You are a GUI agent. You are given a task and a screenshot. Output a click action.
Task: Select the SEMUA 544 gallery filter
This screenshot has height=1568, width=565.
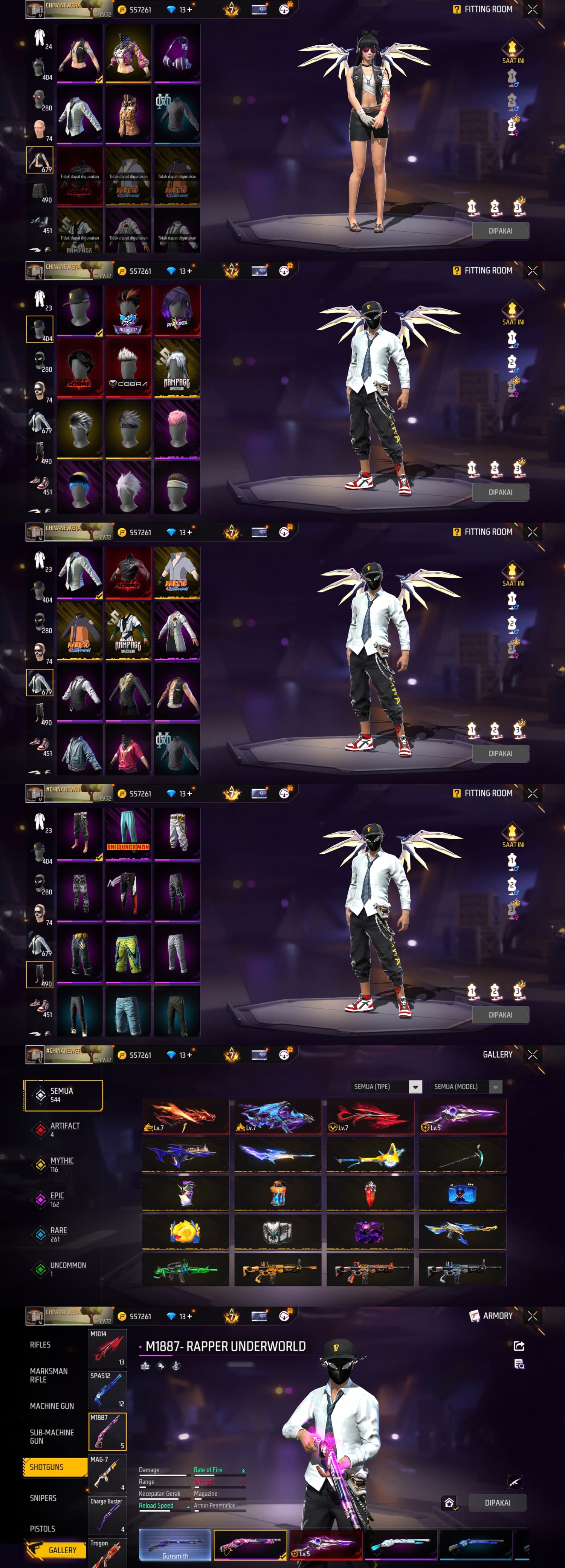[63, 1095]
